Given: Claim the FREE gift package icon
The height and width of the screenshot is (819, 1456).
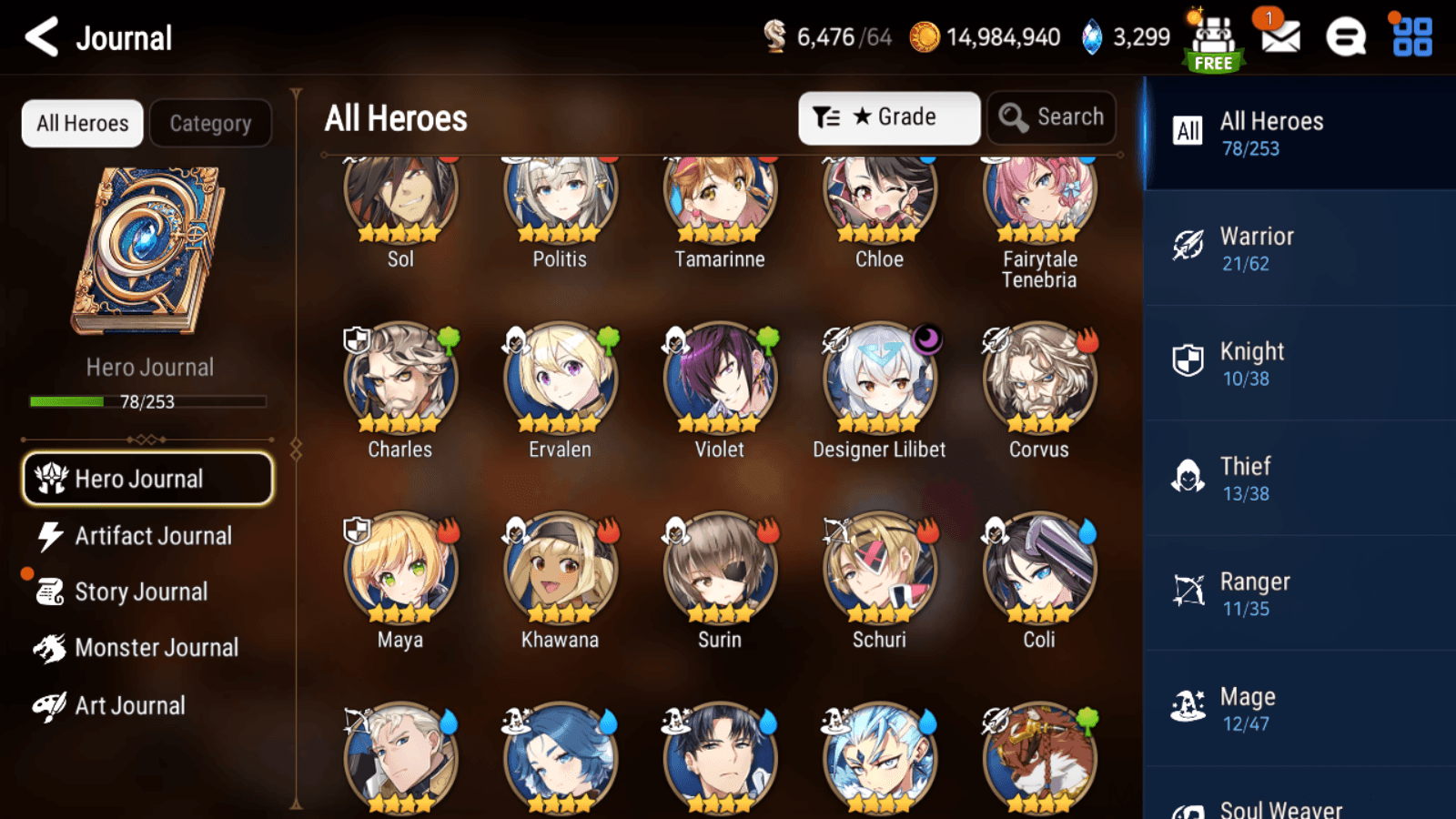Looking at the screenshot, I should pos(1213,38).
